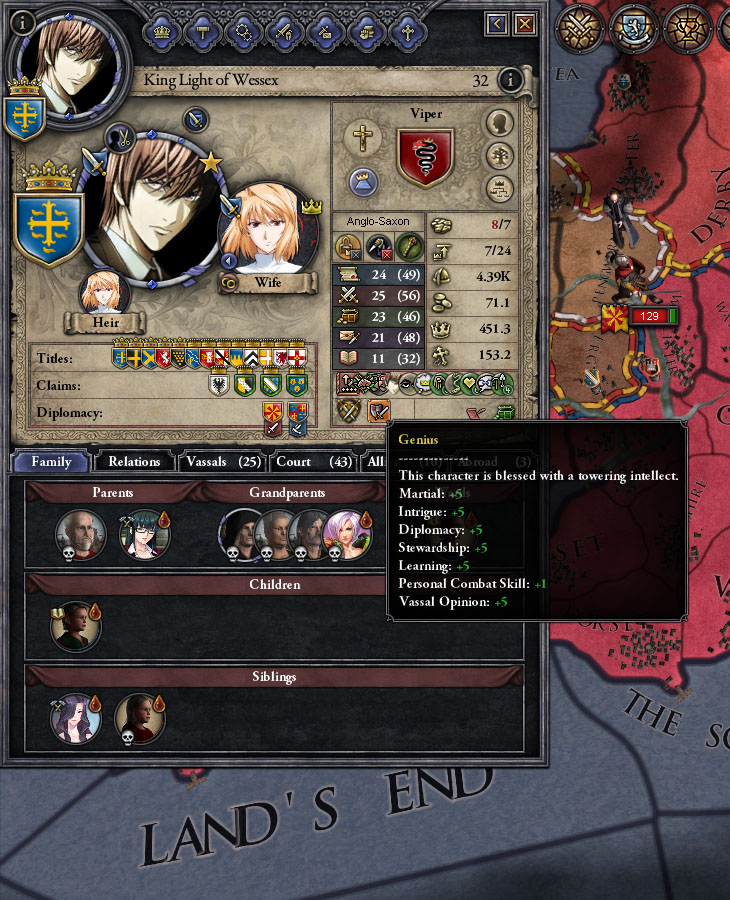The height and width of the screenshot is (900, 730).
Task: Click the scissors icon above the ruler portrait
Action: 121,135
